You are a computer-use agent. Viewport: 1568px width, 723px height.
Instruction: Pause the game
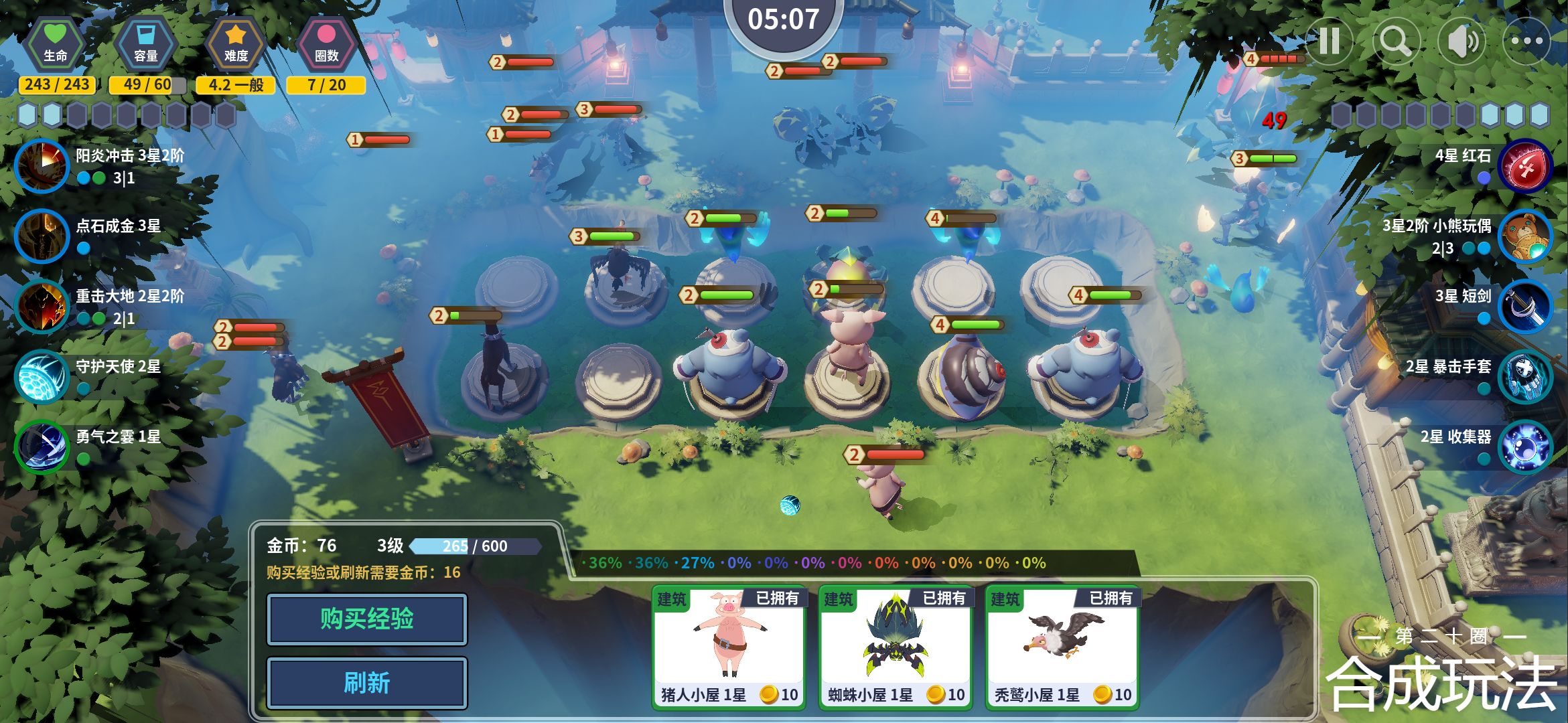click(x=1329, y=42)
